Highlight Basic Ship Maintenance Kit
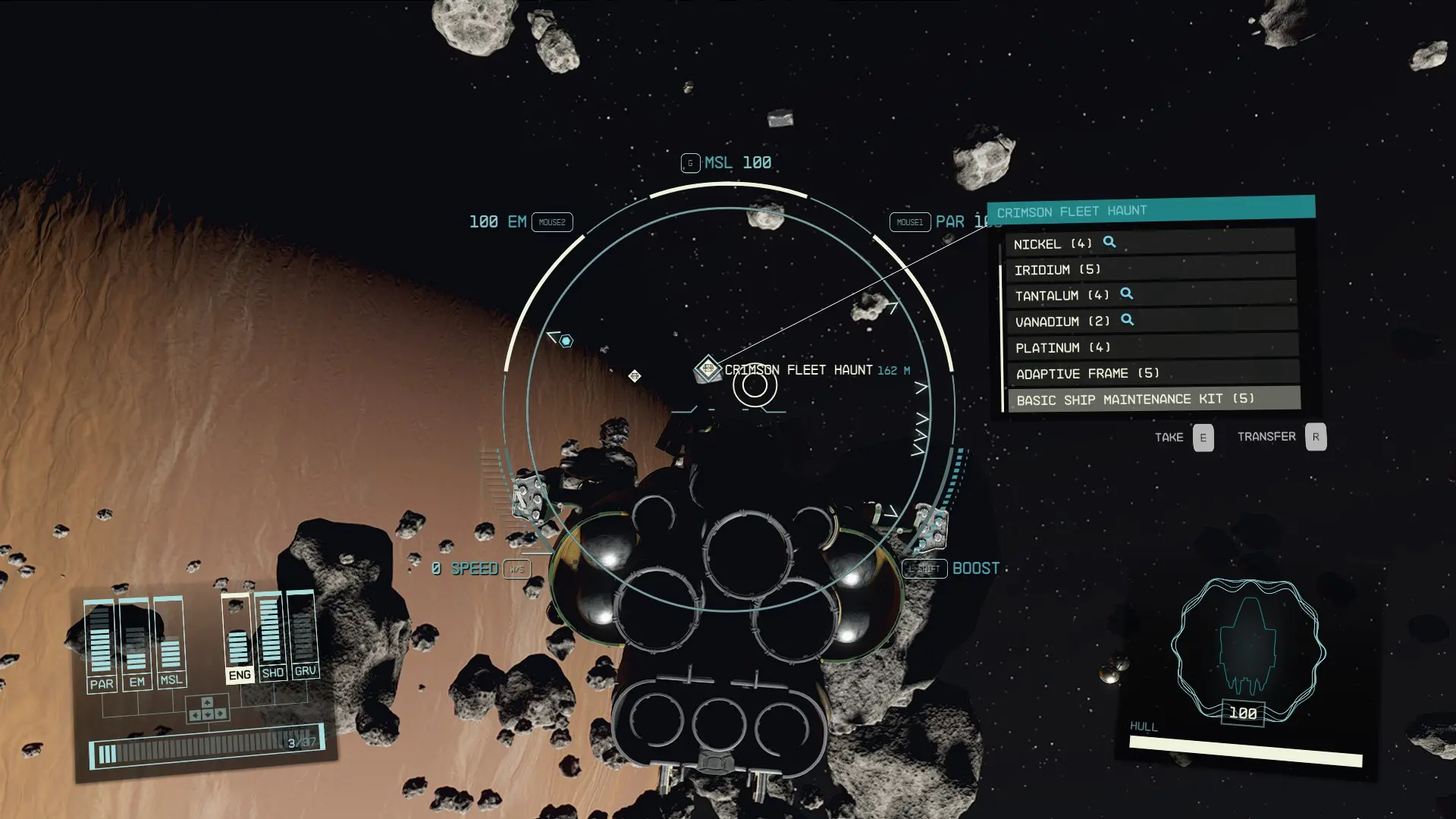 pos(1151,399)
